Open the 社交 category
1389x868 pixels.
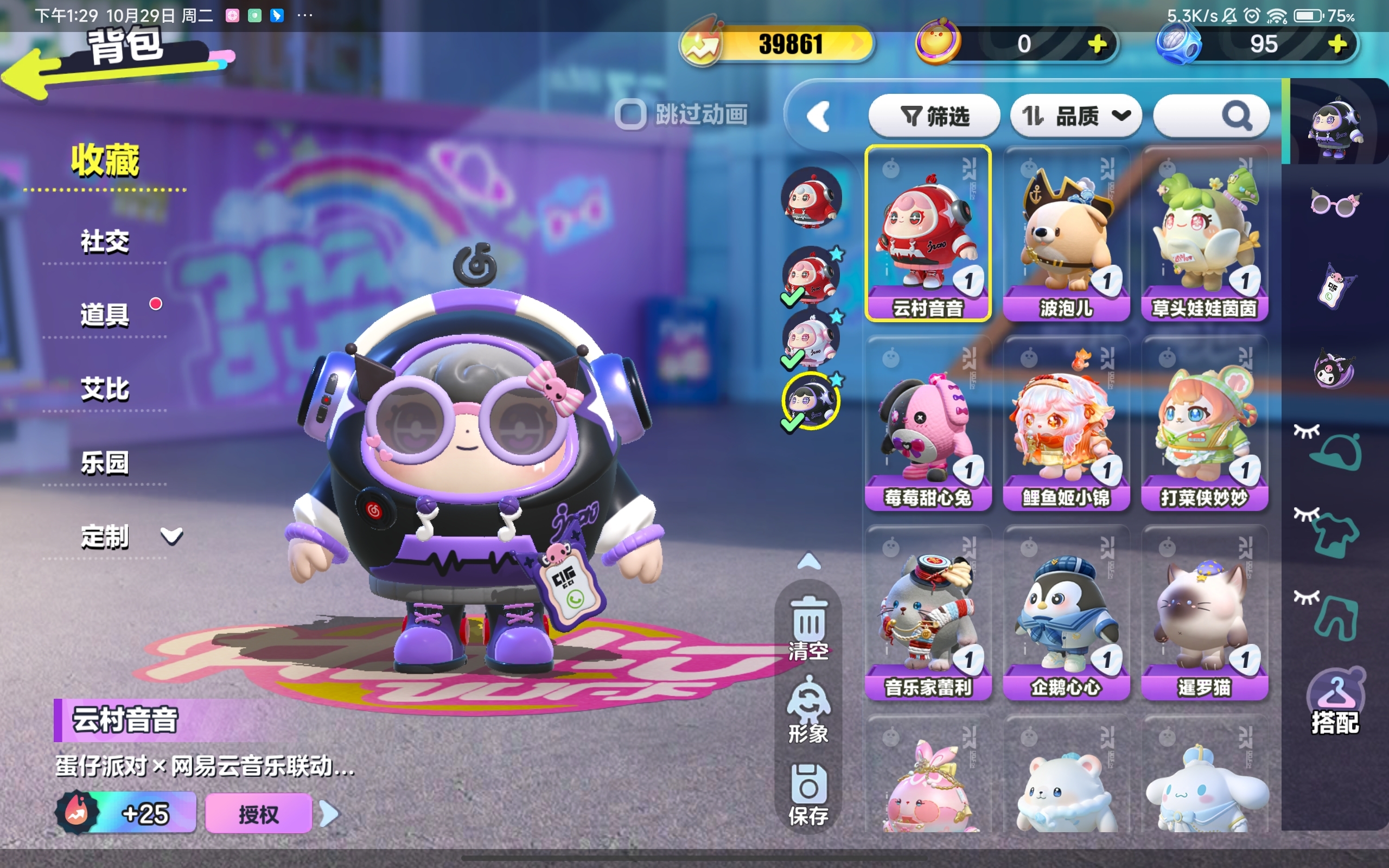point(105,242)
